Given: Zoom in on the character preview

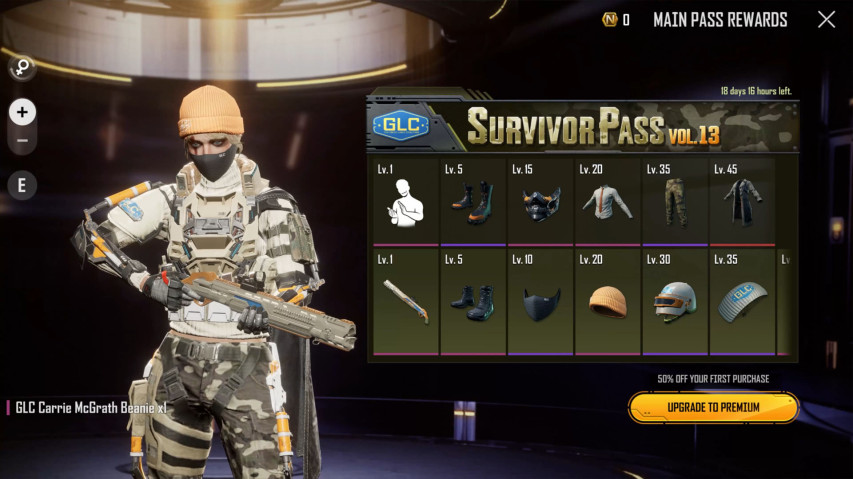Looking at the screenshot, I should coord(22,112).
